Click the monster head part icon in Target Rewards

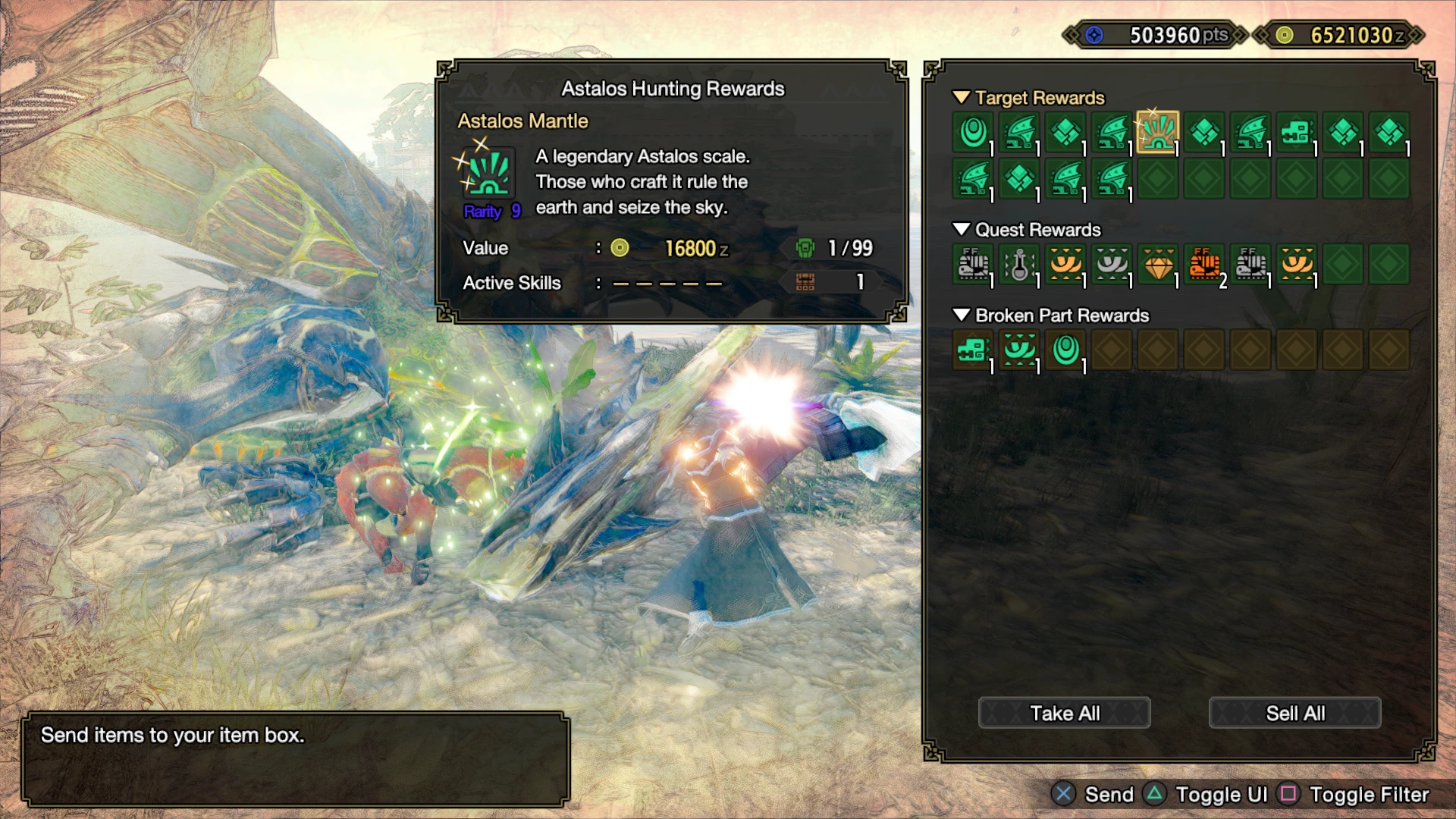(x=1297, y=133)
